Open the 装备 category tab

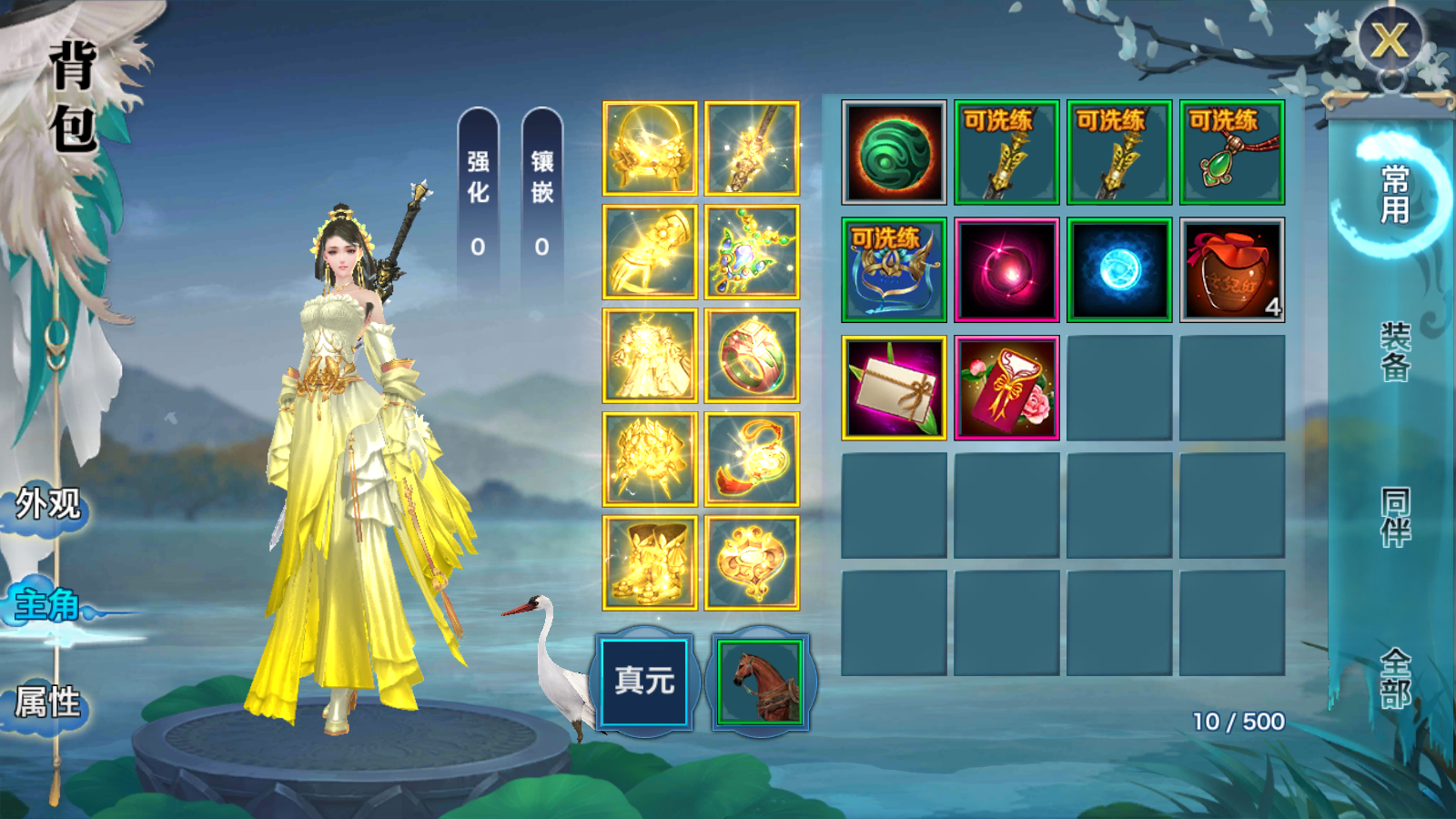pos(1395,351)
